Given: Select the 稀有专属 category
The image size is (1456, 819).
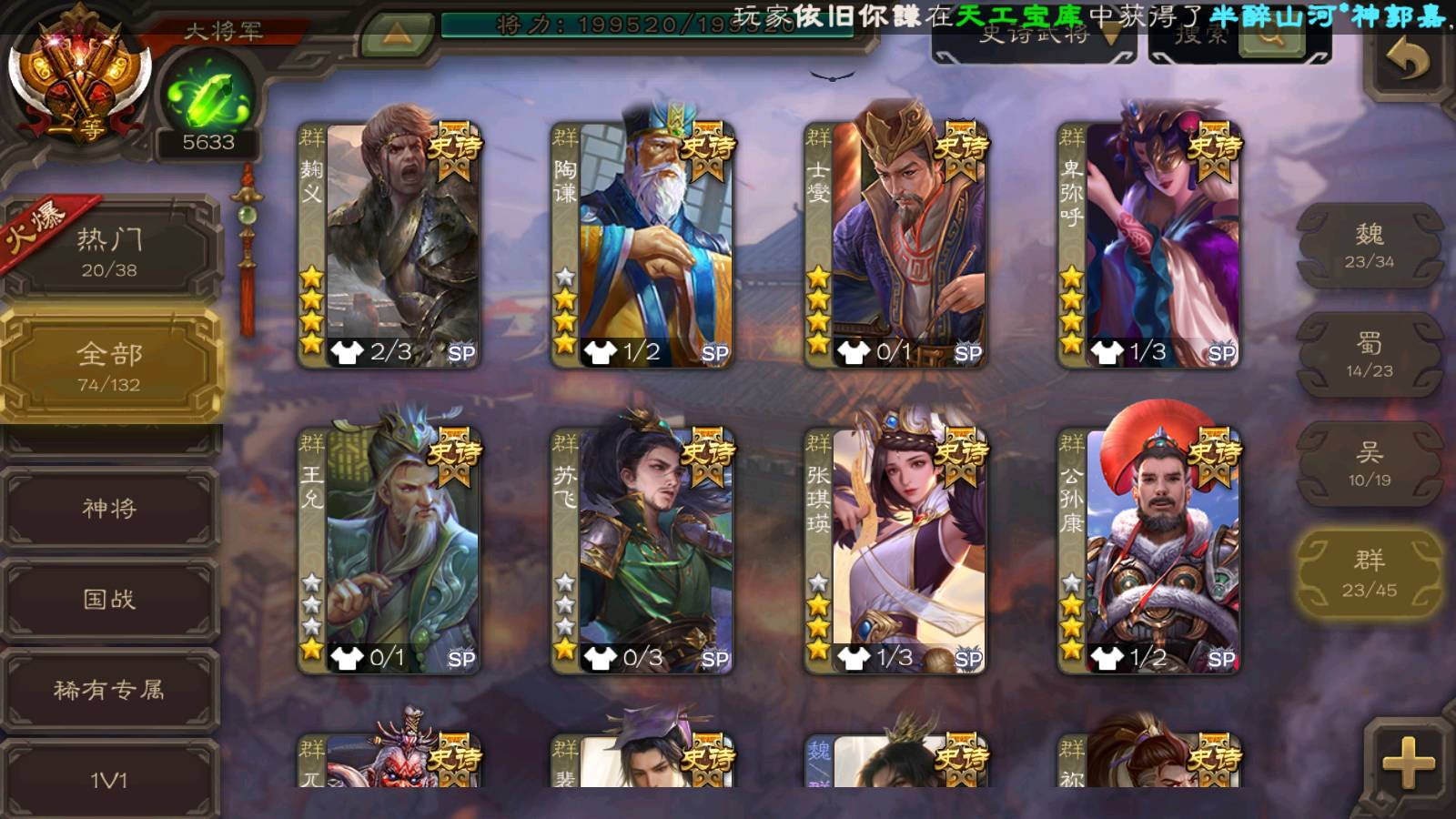Looking at the screenshot, I should [110, 690].
